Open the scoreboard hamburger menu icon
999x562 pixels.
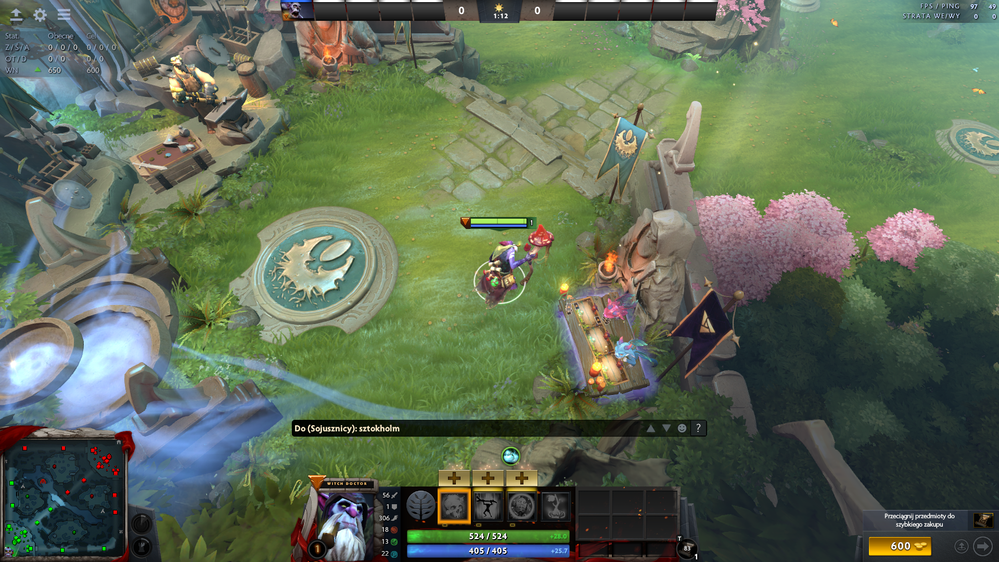click(x=64, y=15)
